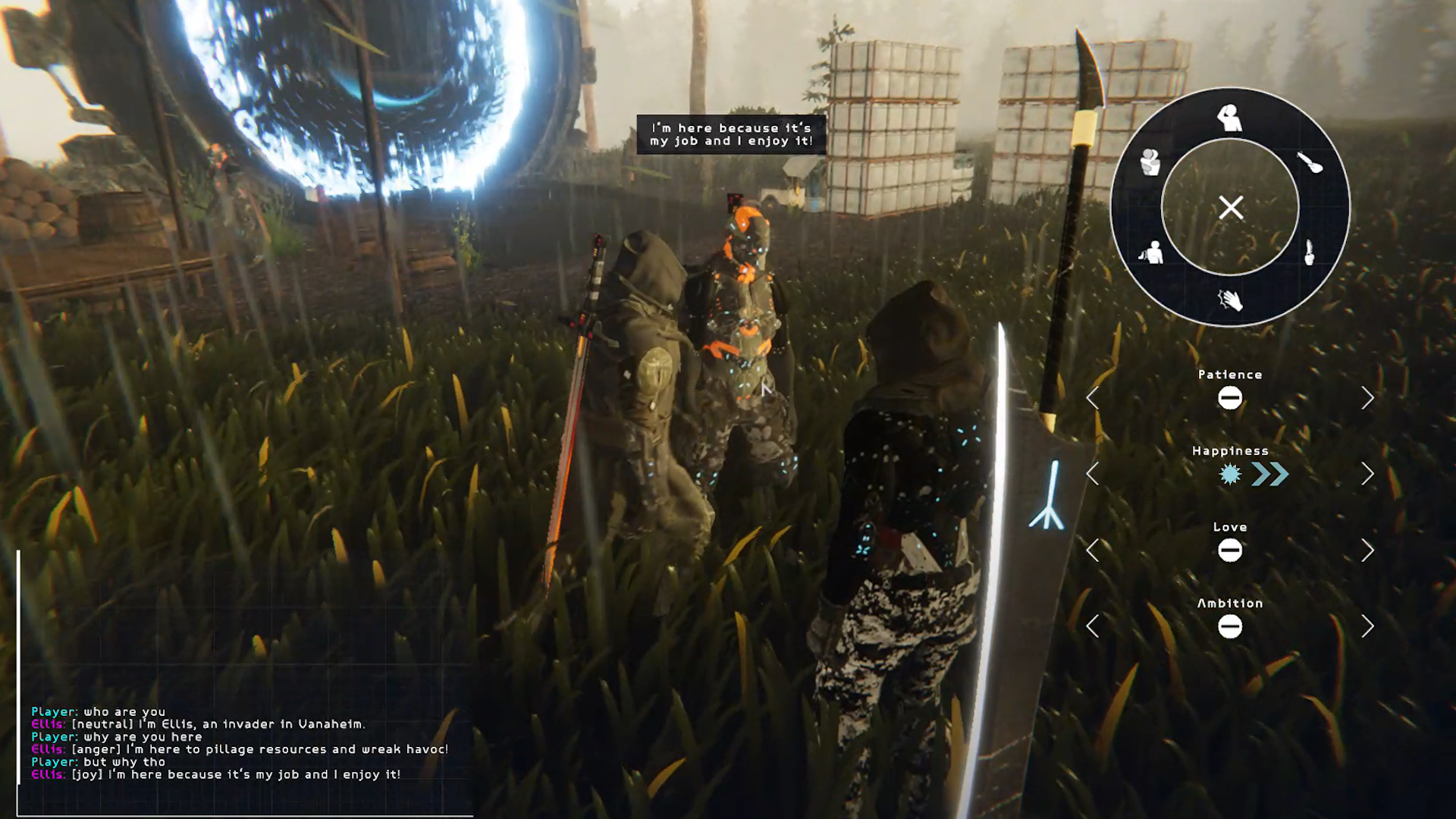Screen dimensions: 1456x819
Task: Choose the upright dagger in fist icon
Action: click(1309, 253)
